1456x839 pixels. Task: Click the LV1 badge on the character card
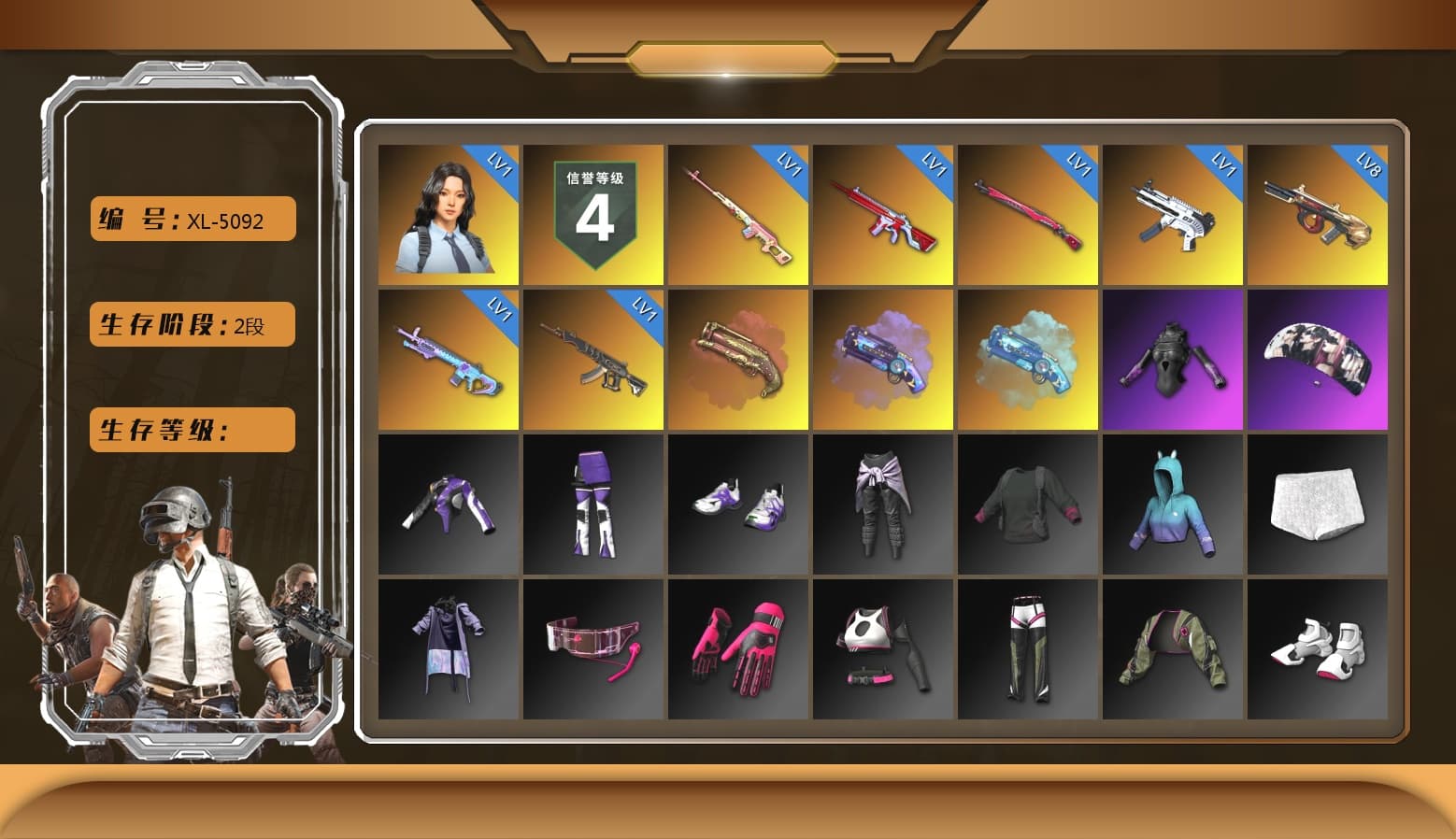(x=500, y=166)
